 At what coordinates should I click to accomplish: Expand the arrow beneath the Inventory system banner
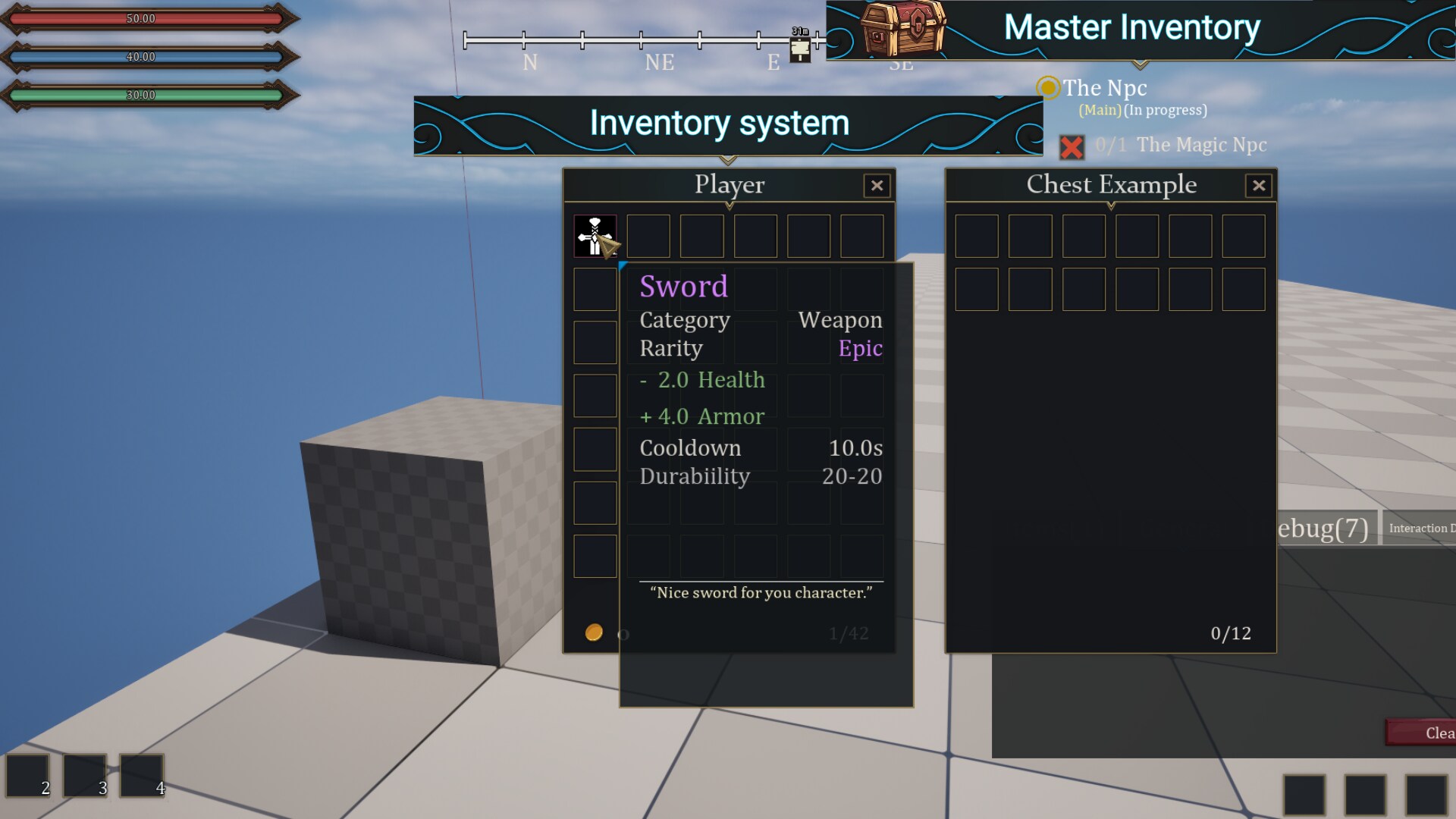tap(729, 161)
